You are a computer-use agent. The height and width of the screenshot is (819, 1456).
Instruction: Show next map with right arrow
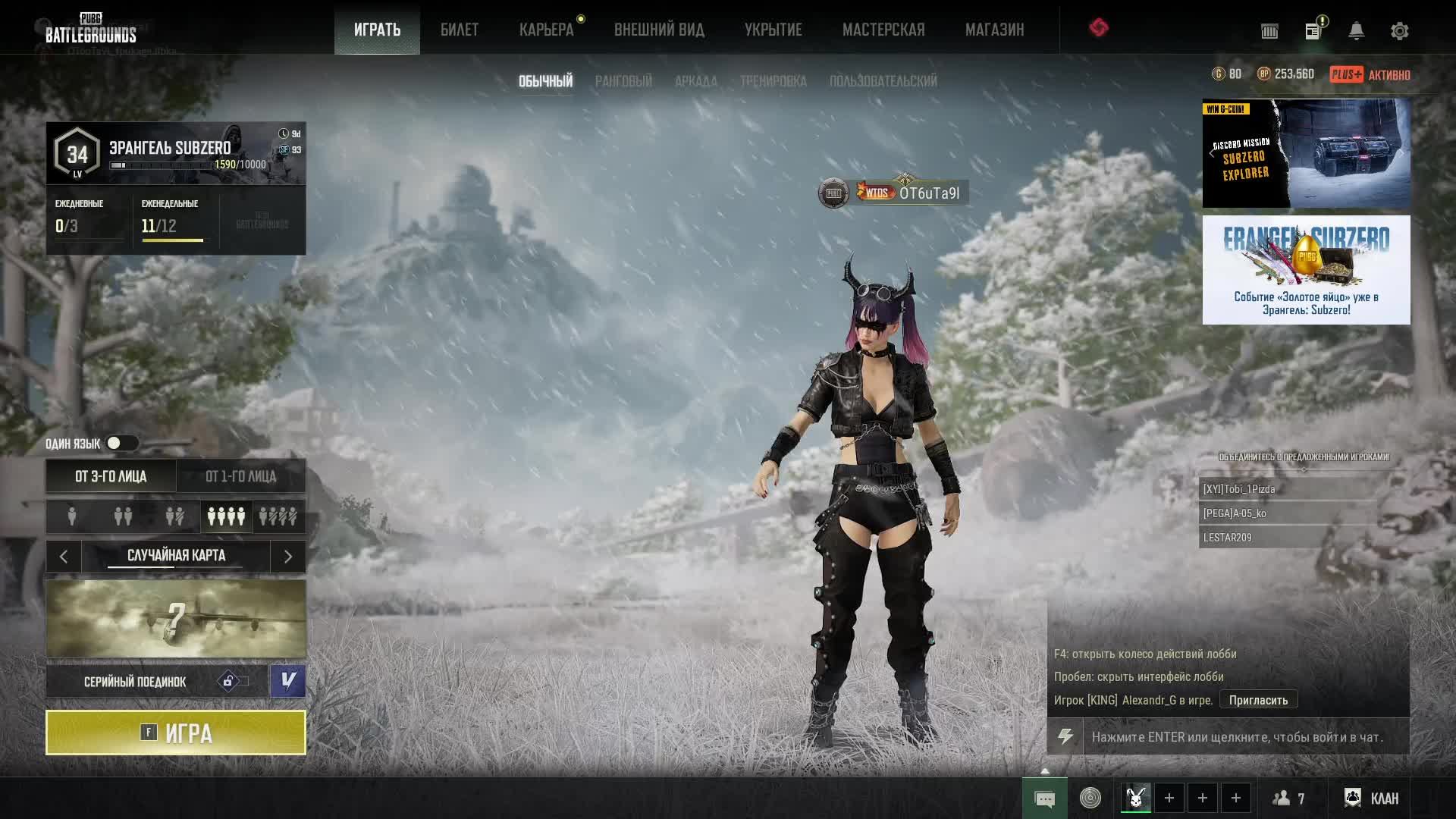[x=288, y=557]
